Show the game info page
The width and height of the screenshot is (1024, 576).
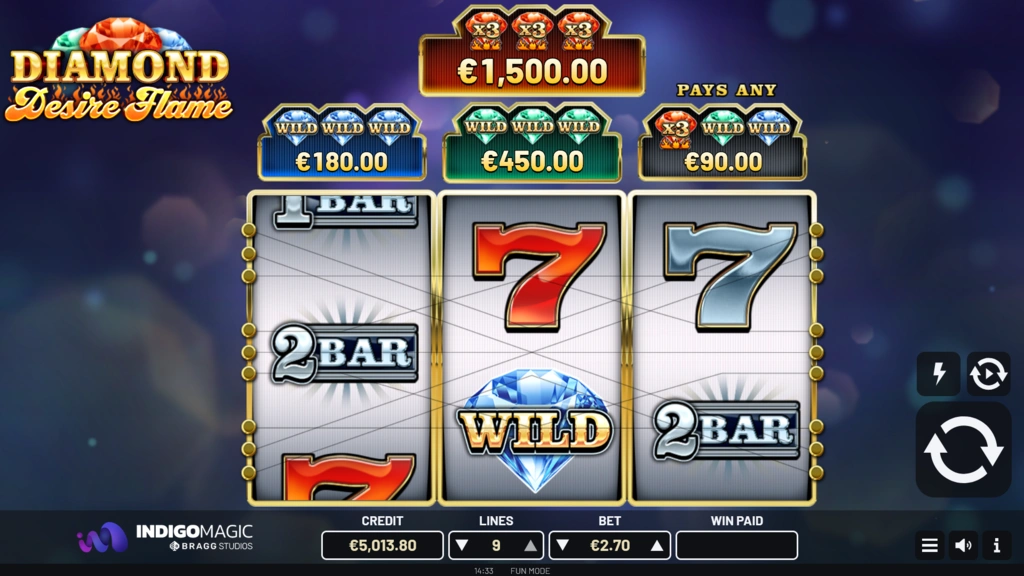[996, 545]
